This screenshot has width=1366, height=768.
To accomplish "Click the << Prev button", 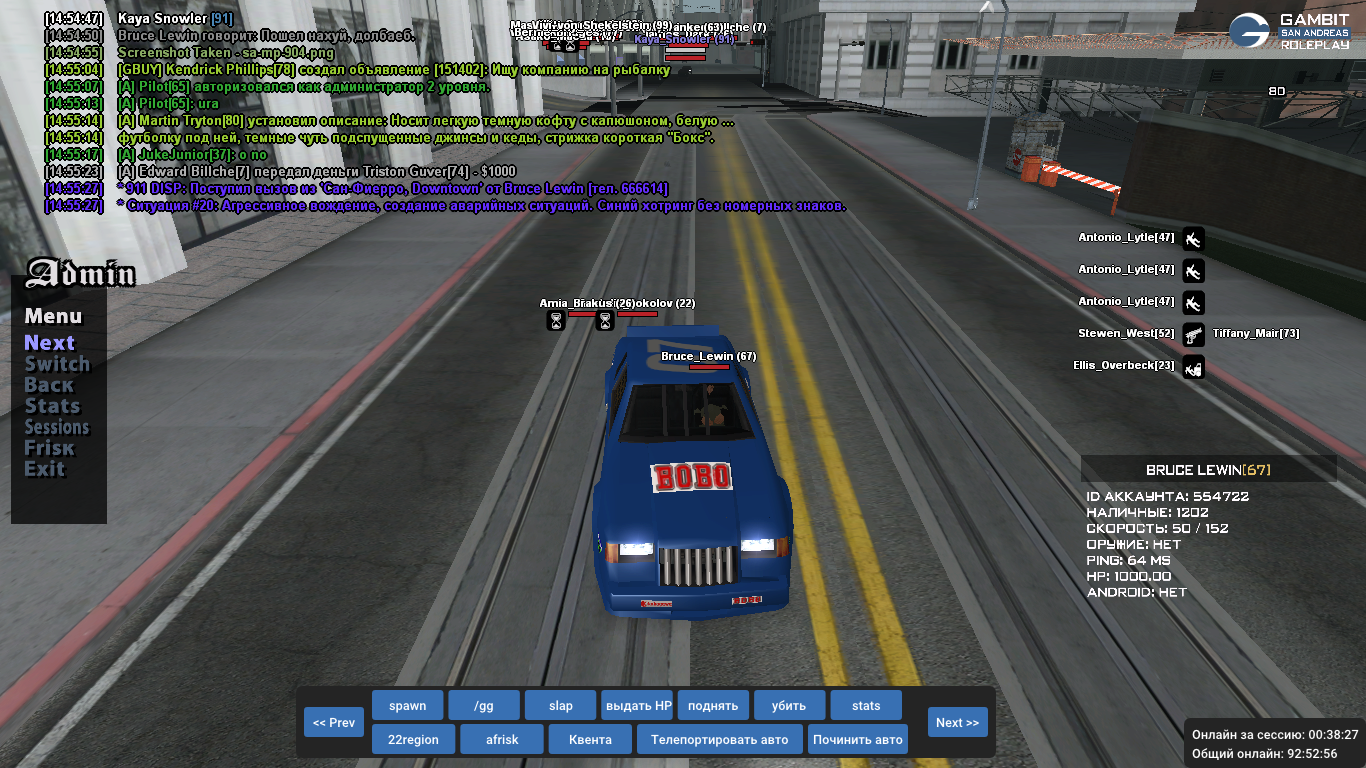I will 334,722.
